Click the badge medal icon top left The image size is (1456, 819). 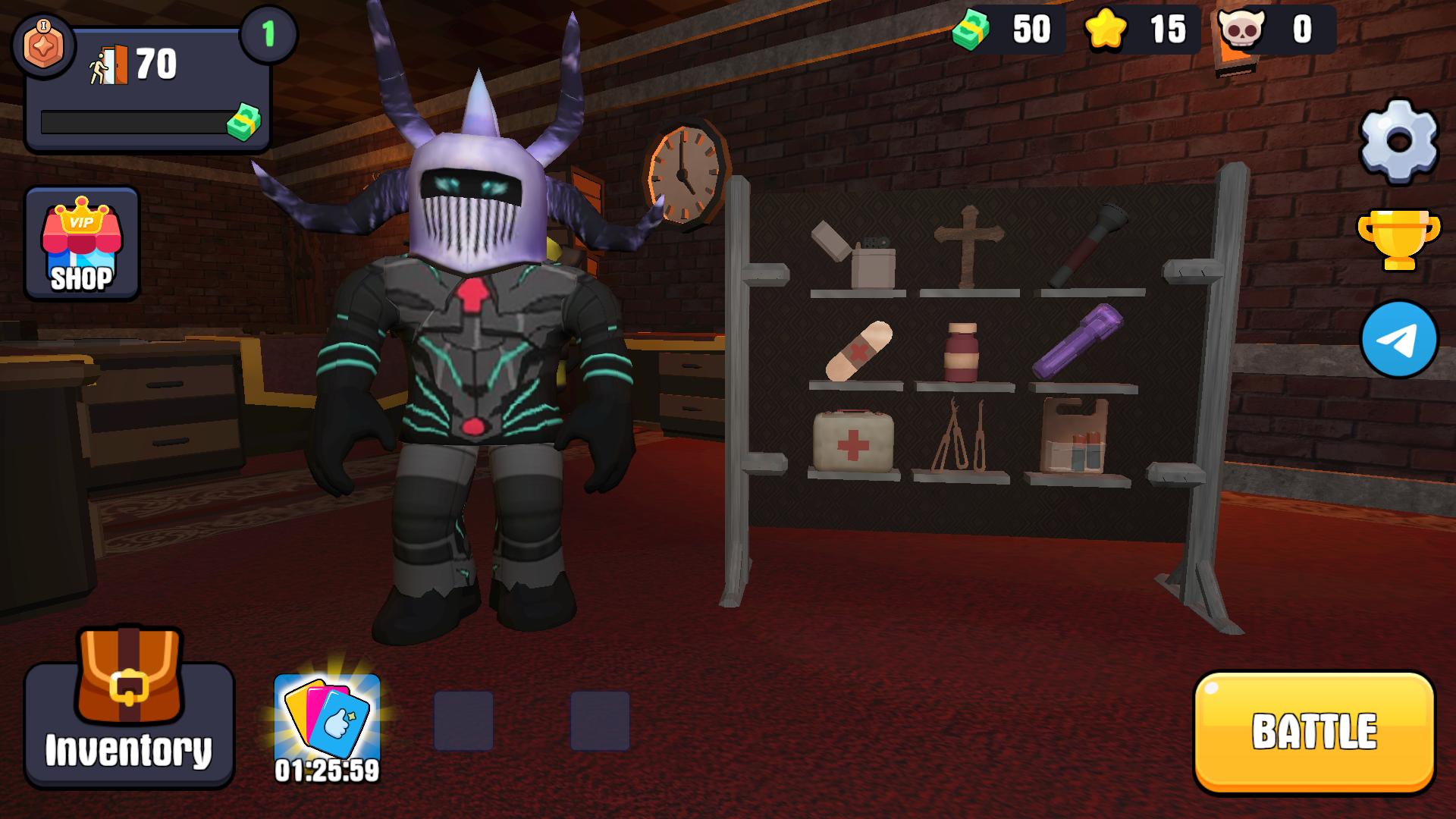pos(45,45)
